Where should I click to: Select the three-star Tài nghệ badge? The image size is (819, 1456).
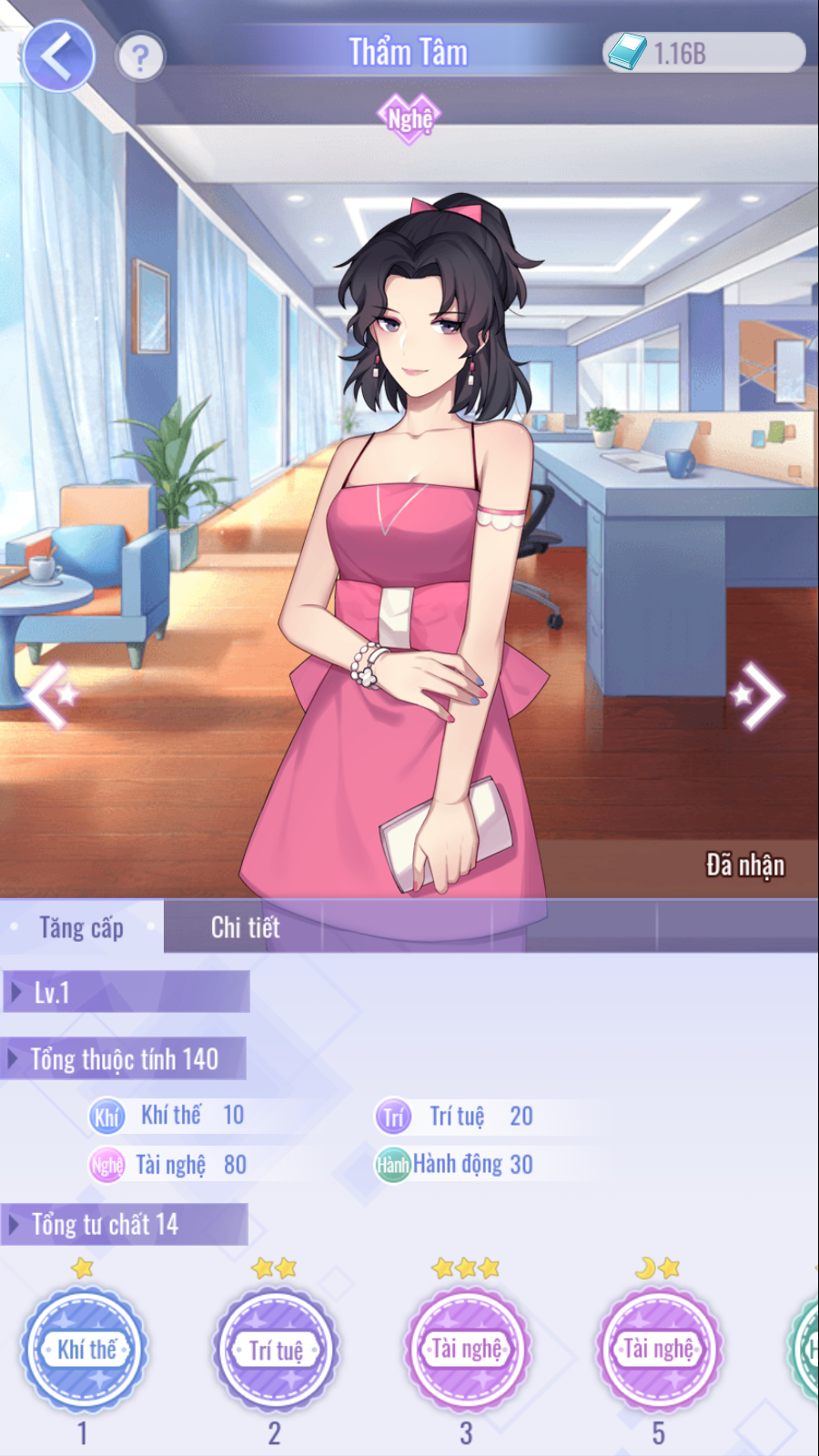[467, 1350]
